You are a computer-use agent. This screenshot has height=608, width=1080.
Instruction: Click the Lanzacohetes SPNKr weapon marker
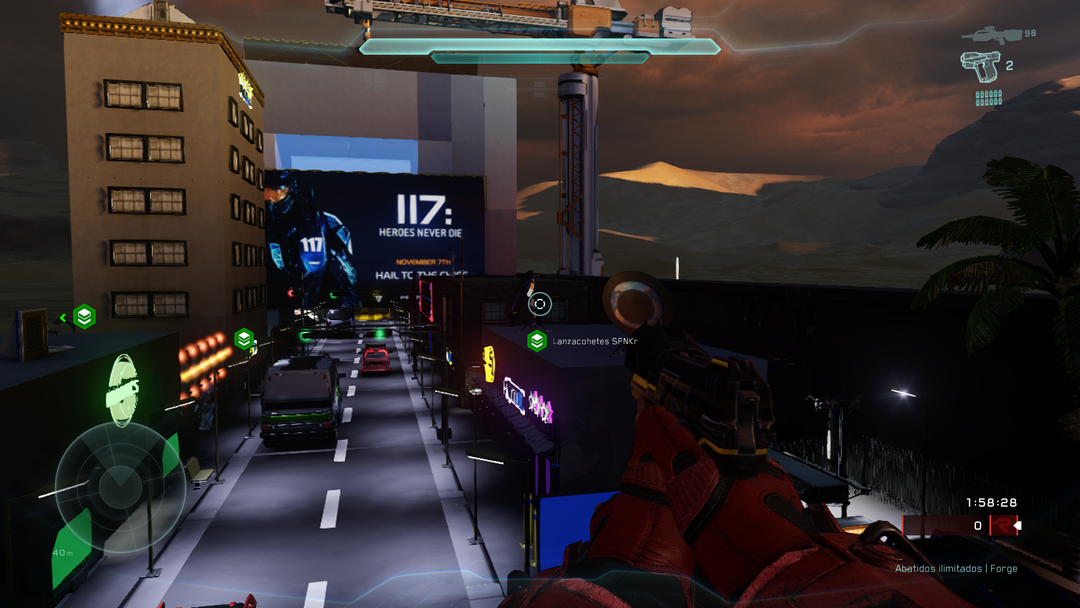pos(537,341)
